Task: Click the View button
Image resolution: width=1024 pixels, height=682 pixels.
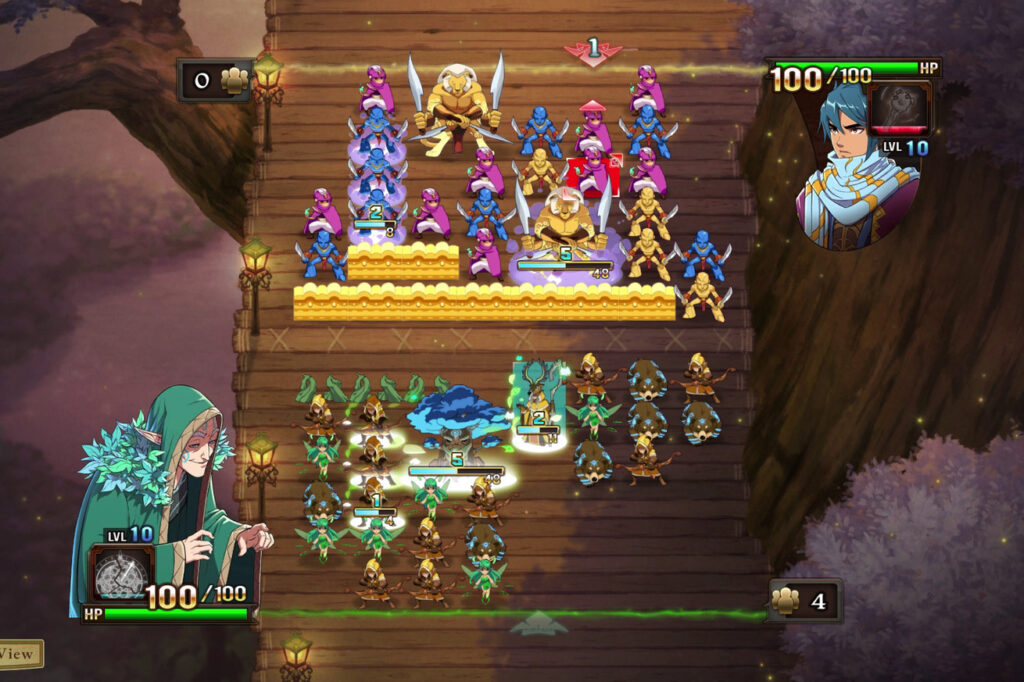Action: [x=18, y=655]
